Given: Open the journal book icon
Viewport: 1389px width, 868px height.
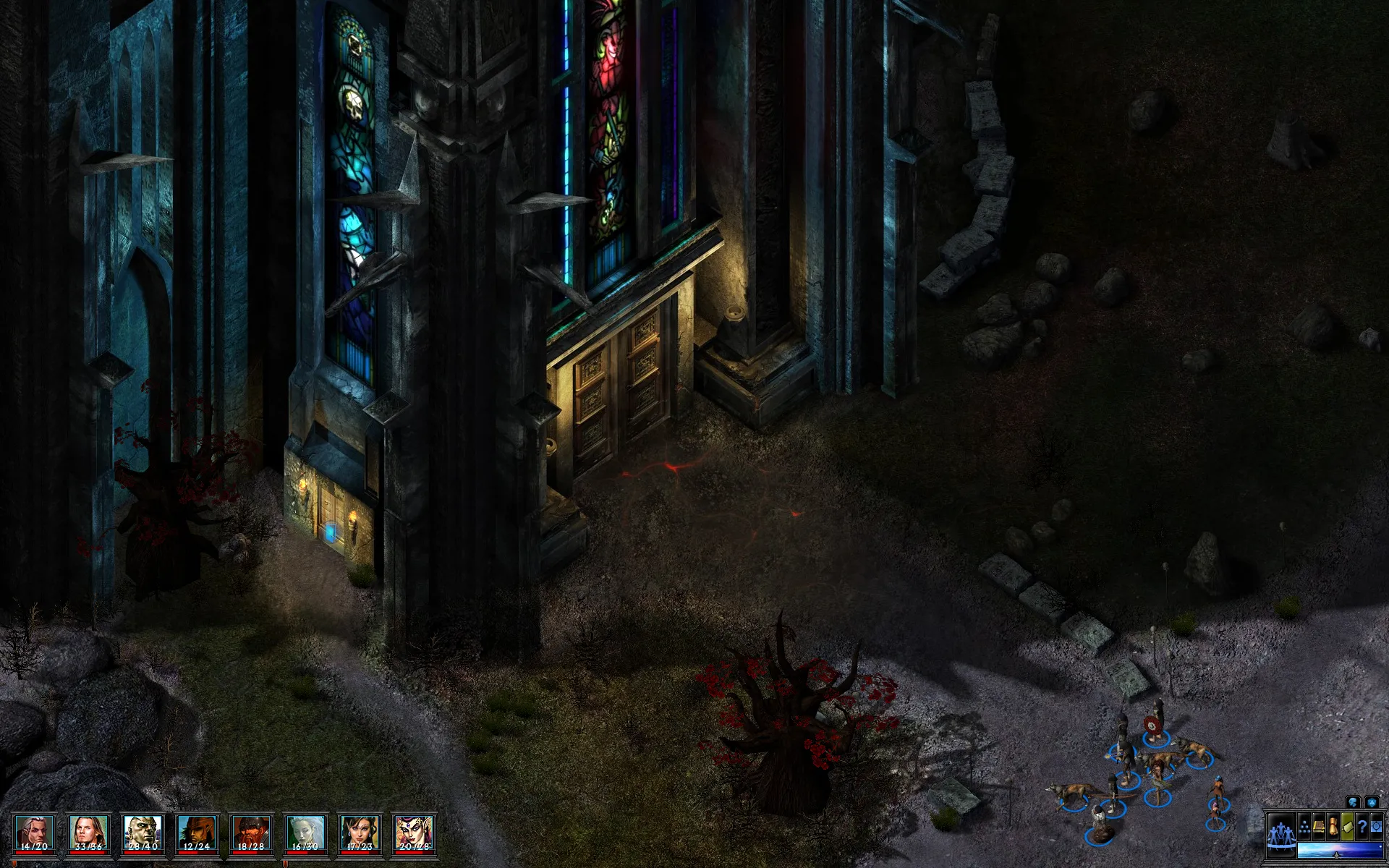Looking at the screenshot, I should (1319, 827).
